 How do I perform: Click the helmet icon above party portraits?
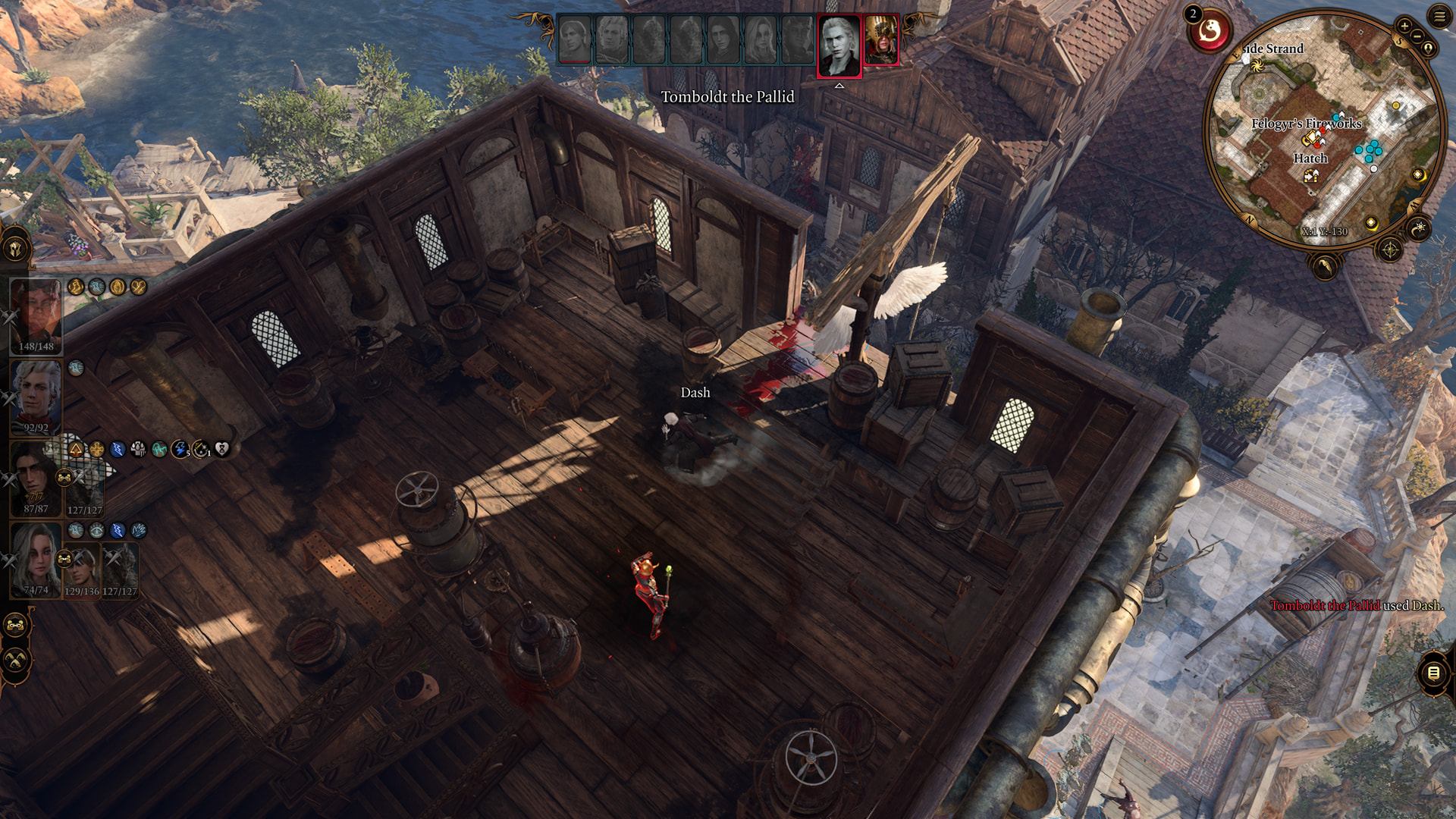click(15, 249)
